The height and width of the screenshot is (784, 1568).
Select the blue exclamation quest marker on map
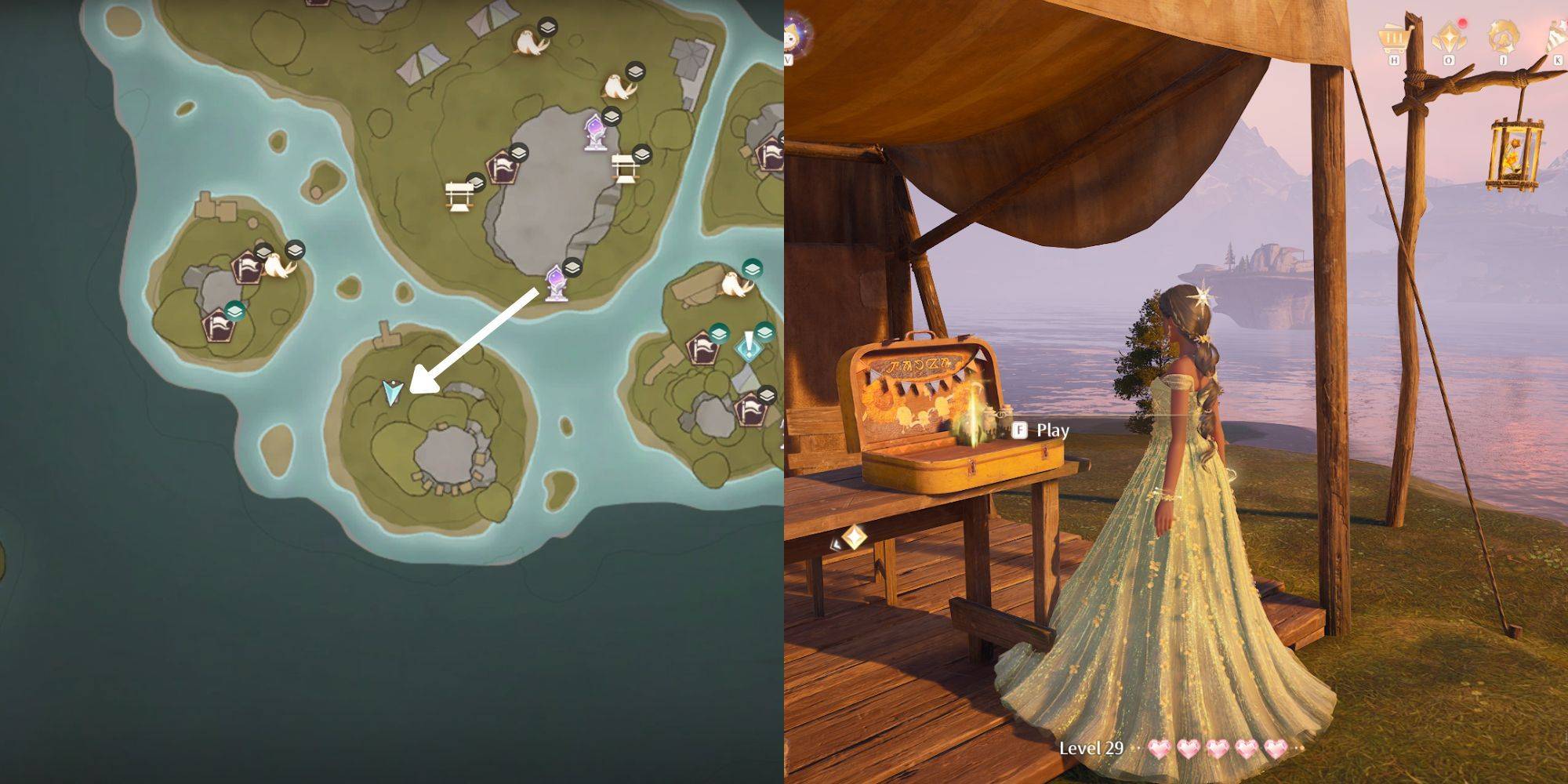[750, 347]
